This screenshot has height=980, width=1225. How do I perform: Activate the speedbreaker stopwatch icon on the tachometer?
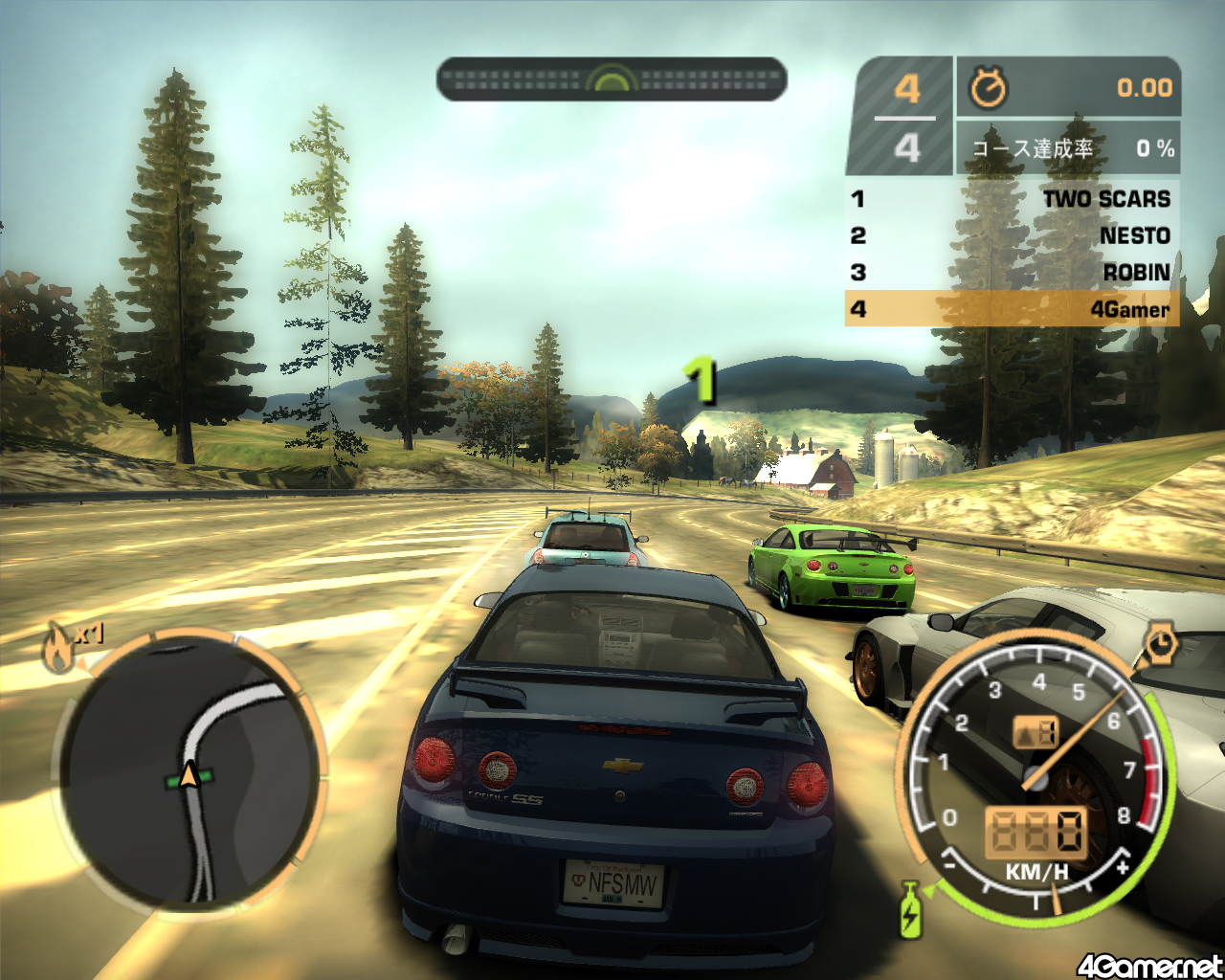pos(1161,643)
